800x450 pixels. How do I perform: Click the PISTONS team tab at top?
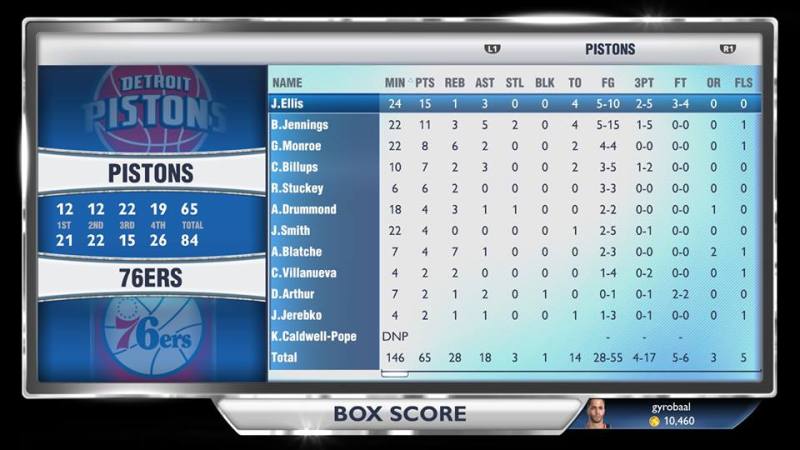610,49
